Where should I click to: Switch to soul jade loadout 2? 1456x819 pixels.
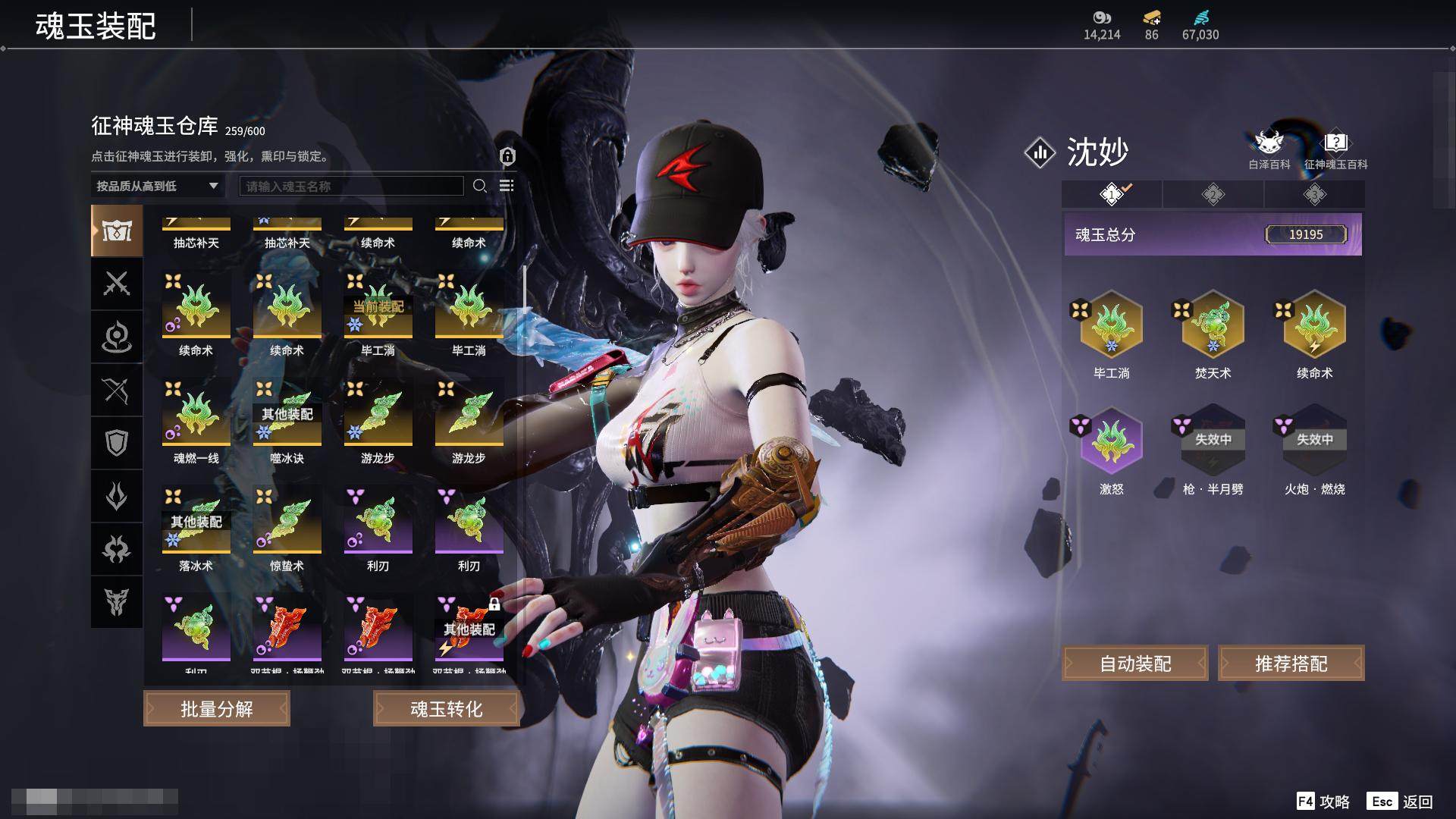1213,195
